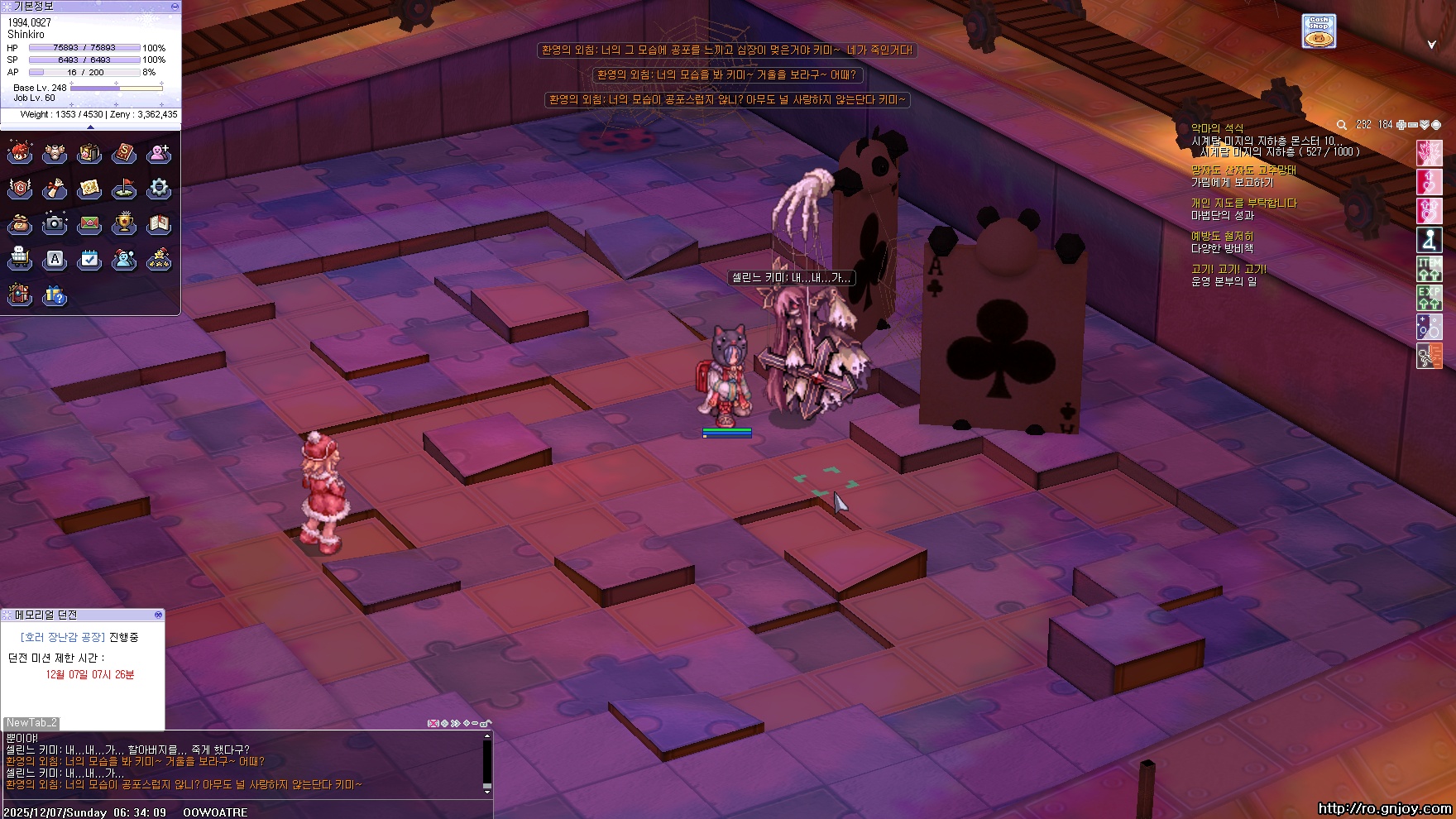This screenshot has width=1456, height=819.
Task: Click the EXP boost buff icon
Action: (1429, 297)
